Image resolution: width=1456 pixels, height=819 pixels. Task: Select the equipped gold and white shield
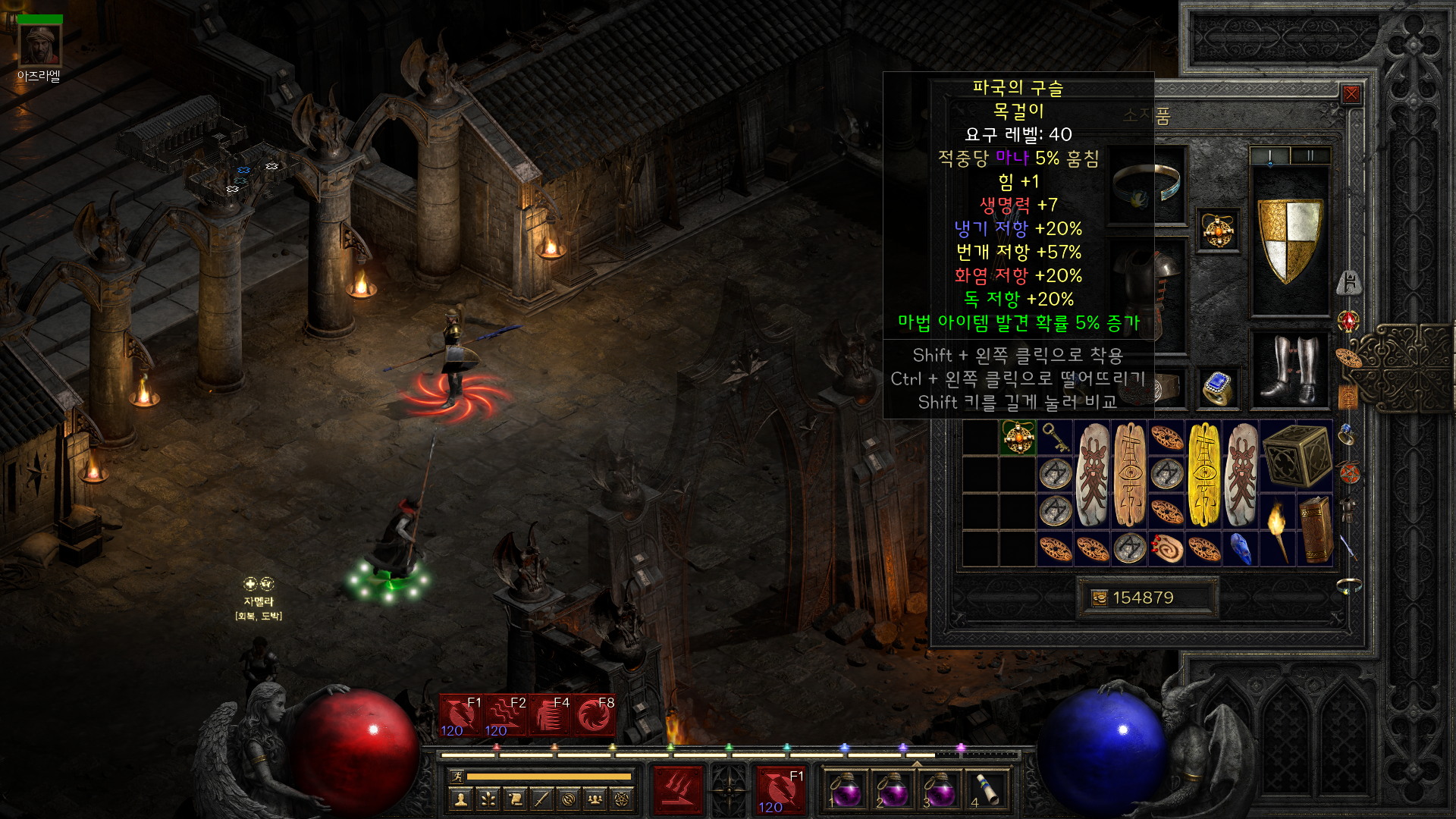[x=1289, y=241]
